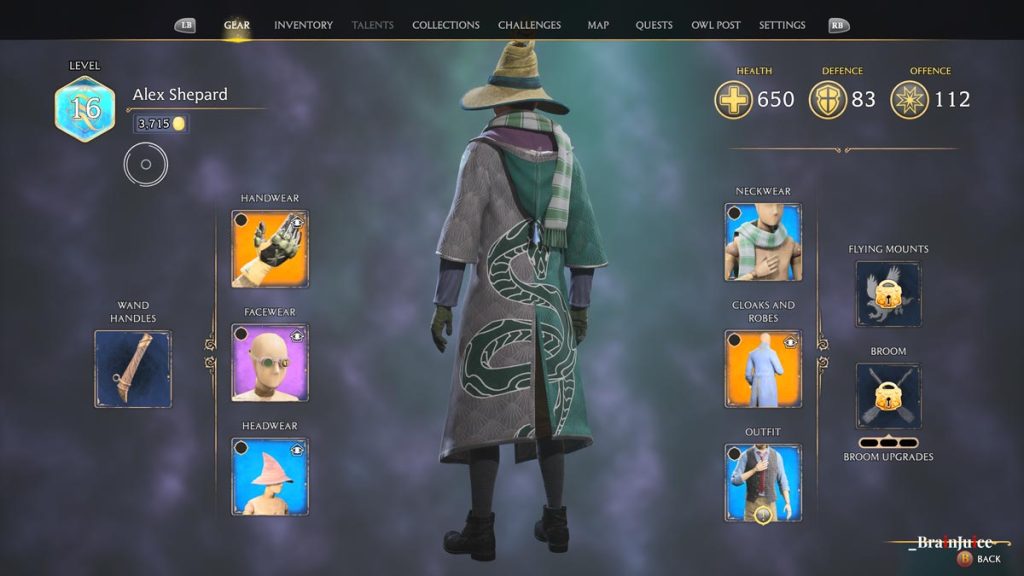Open the Map tab
1024x576 pixels.
pos(598,25)
